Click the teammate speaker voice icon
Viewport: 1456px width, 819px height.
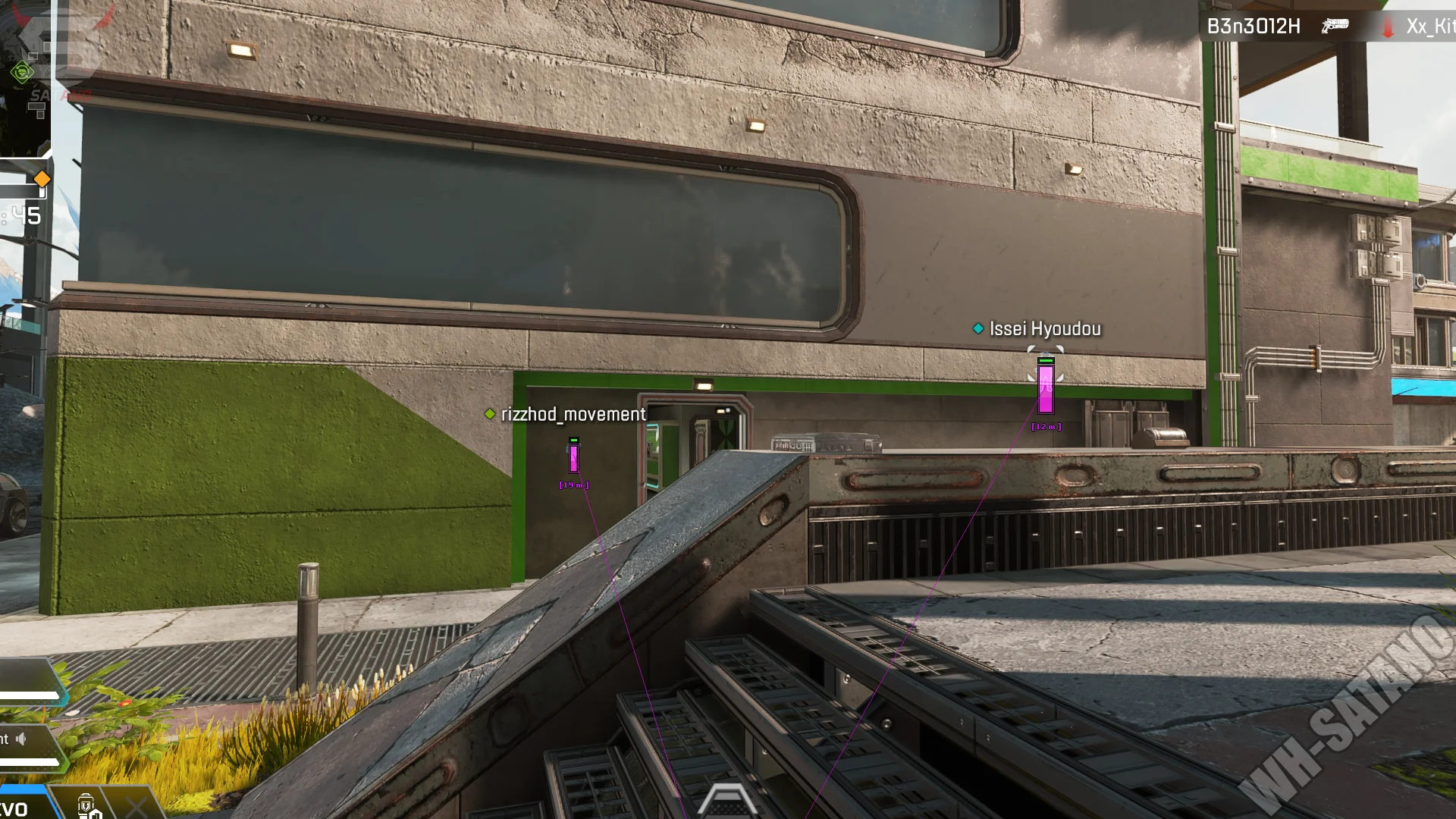pyautogui.click(x=21, y=739)
